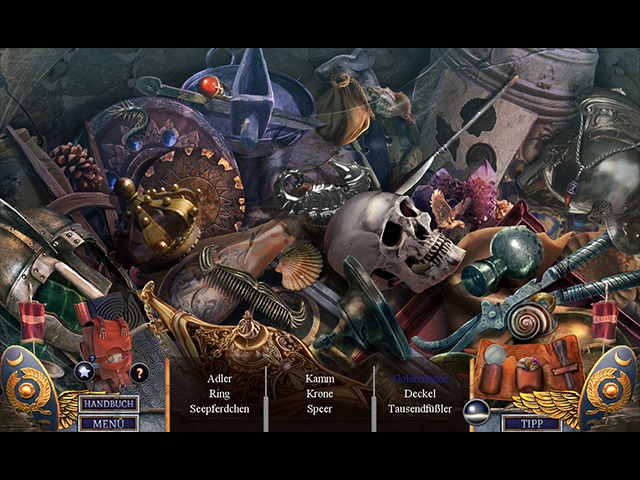The image size is (640, 480).
Task: Open the question mark help icon
Action: (x=139, y=373)
